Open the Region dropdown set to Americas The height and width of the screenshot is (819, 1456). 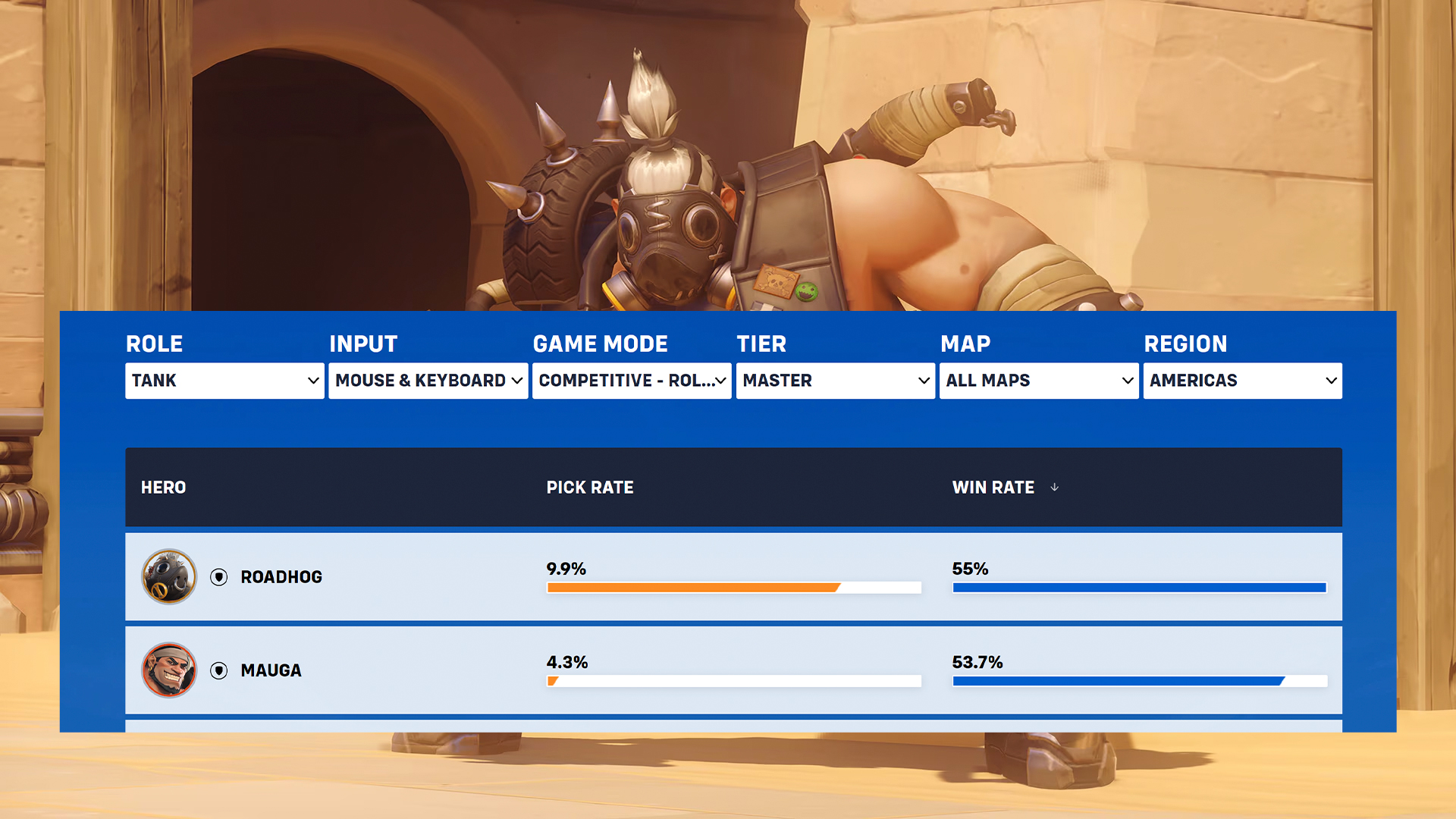click(1242, 381)
